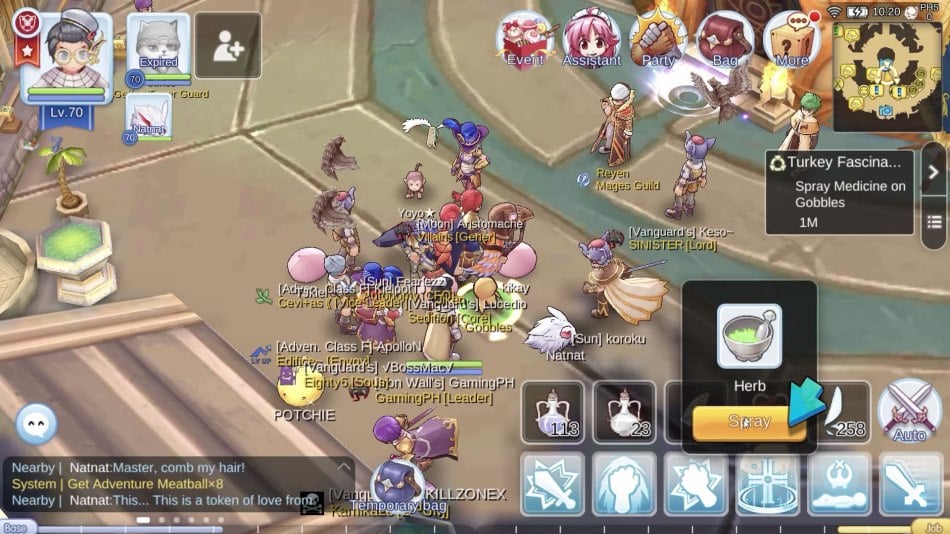Open the quest list button
The width and height of the screenshot is (950, 534).
[x=934, y=221]
